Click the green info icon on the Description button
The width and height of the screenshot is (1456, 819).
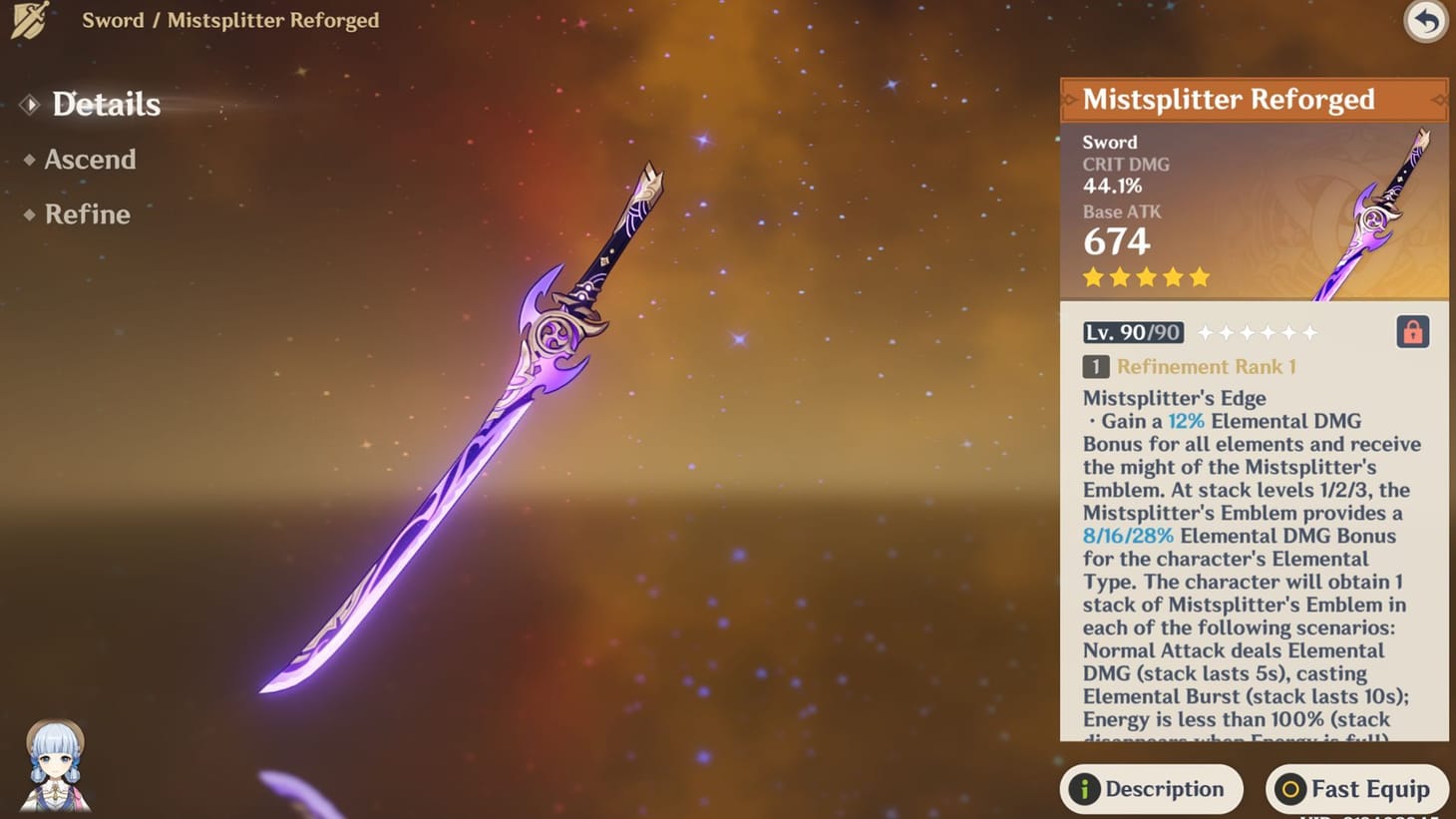click(1085, 789)
